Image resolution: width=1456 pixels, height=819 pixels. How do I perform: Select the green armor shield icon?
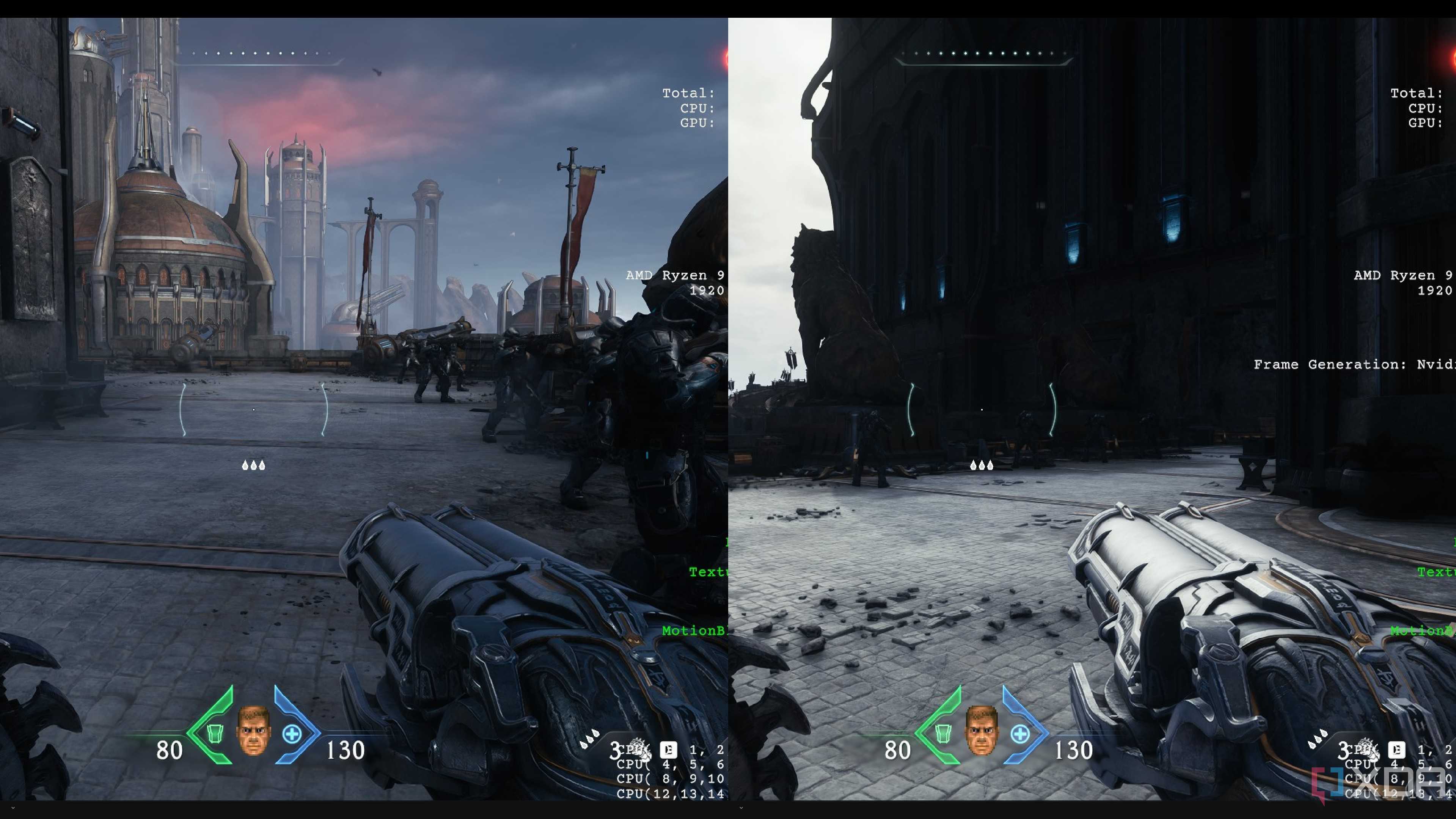click(x=215, y=734)
